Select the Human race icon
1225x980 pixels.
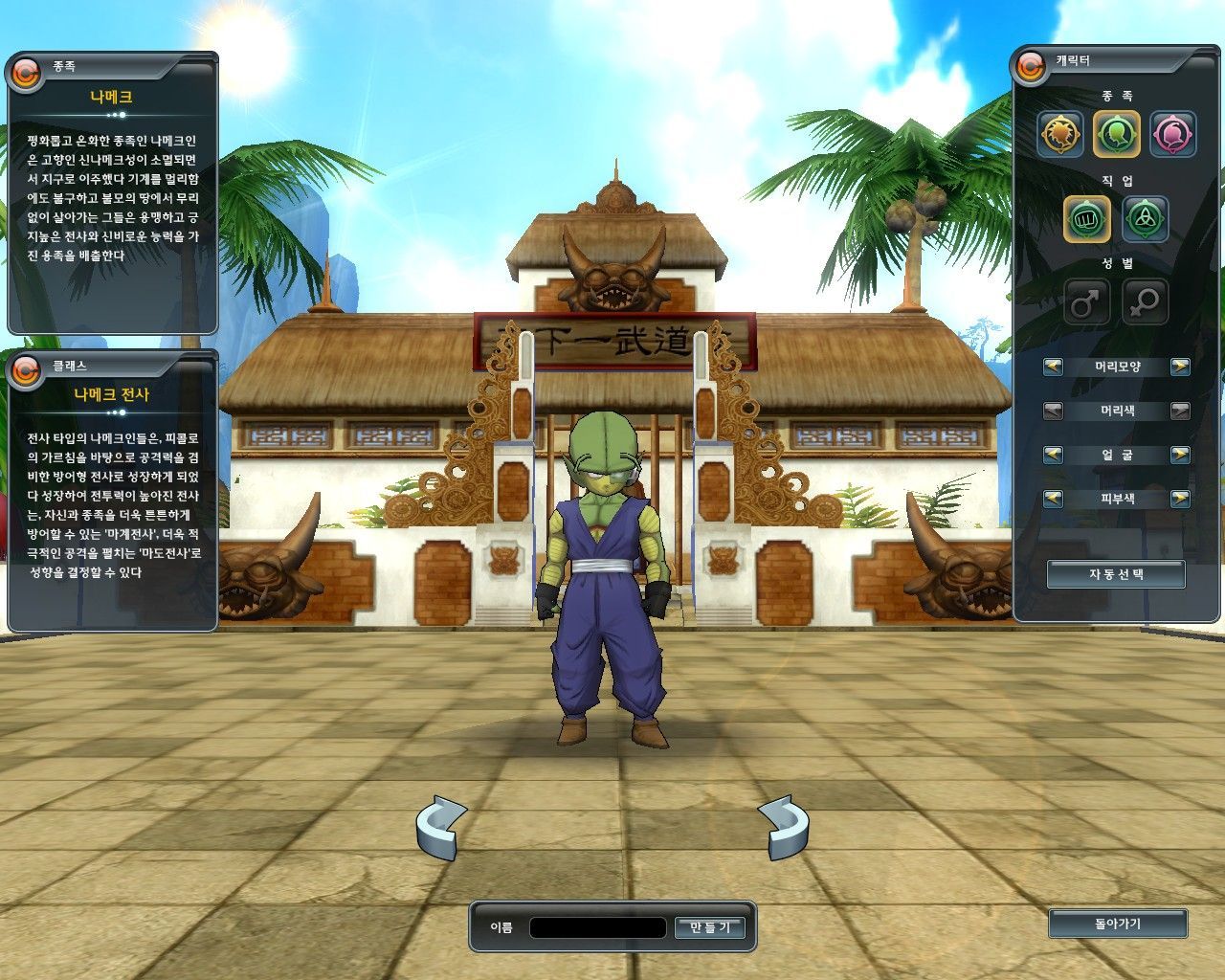point(1060,135)
